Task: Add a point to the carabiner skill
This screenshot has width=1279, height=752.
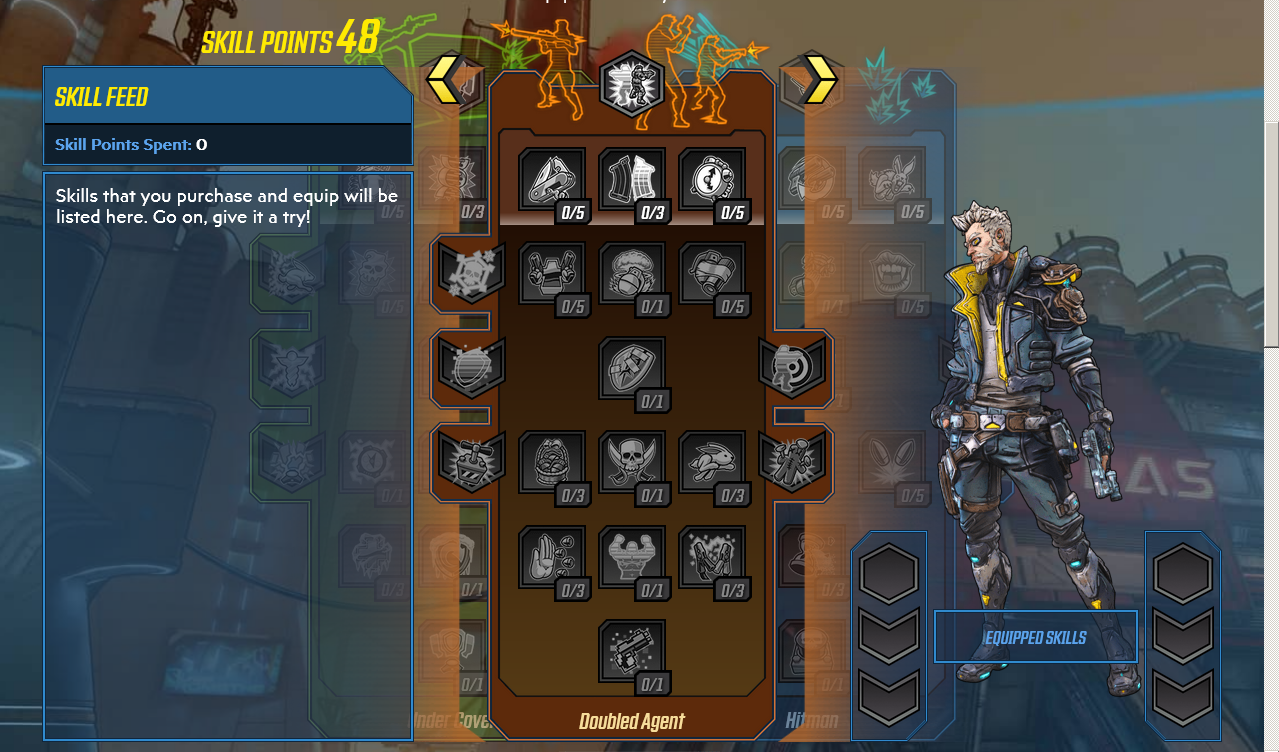Action: click(x=551, y=179)
